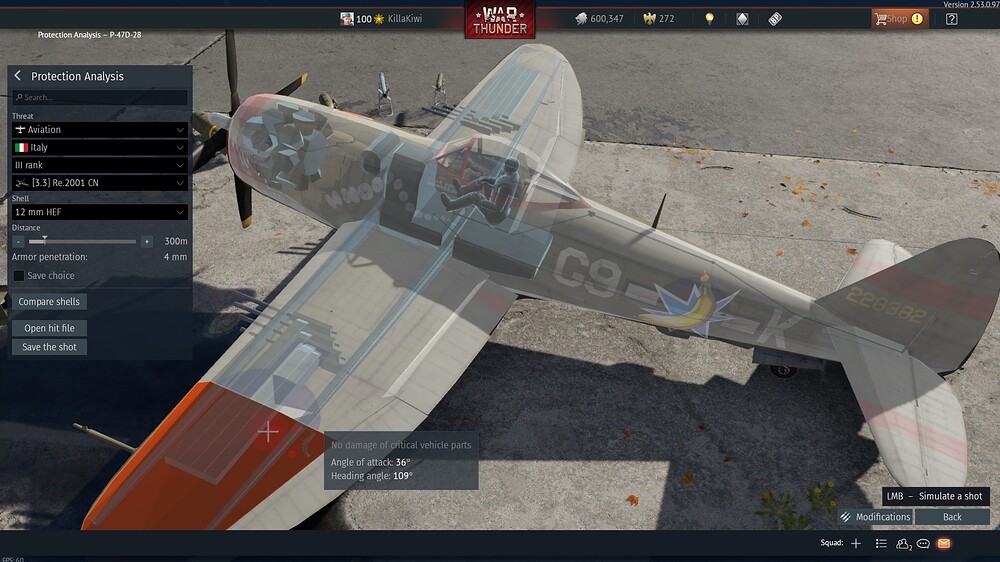Image resolution: width=1000 pixels, height=562 pixels.
Task: Expand the III rank dropdown
Action: pyautogui.click(x=100, y=165)
